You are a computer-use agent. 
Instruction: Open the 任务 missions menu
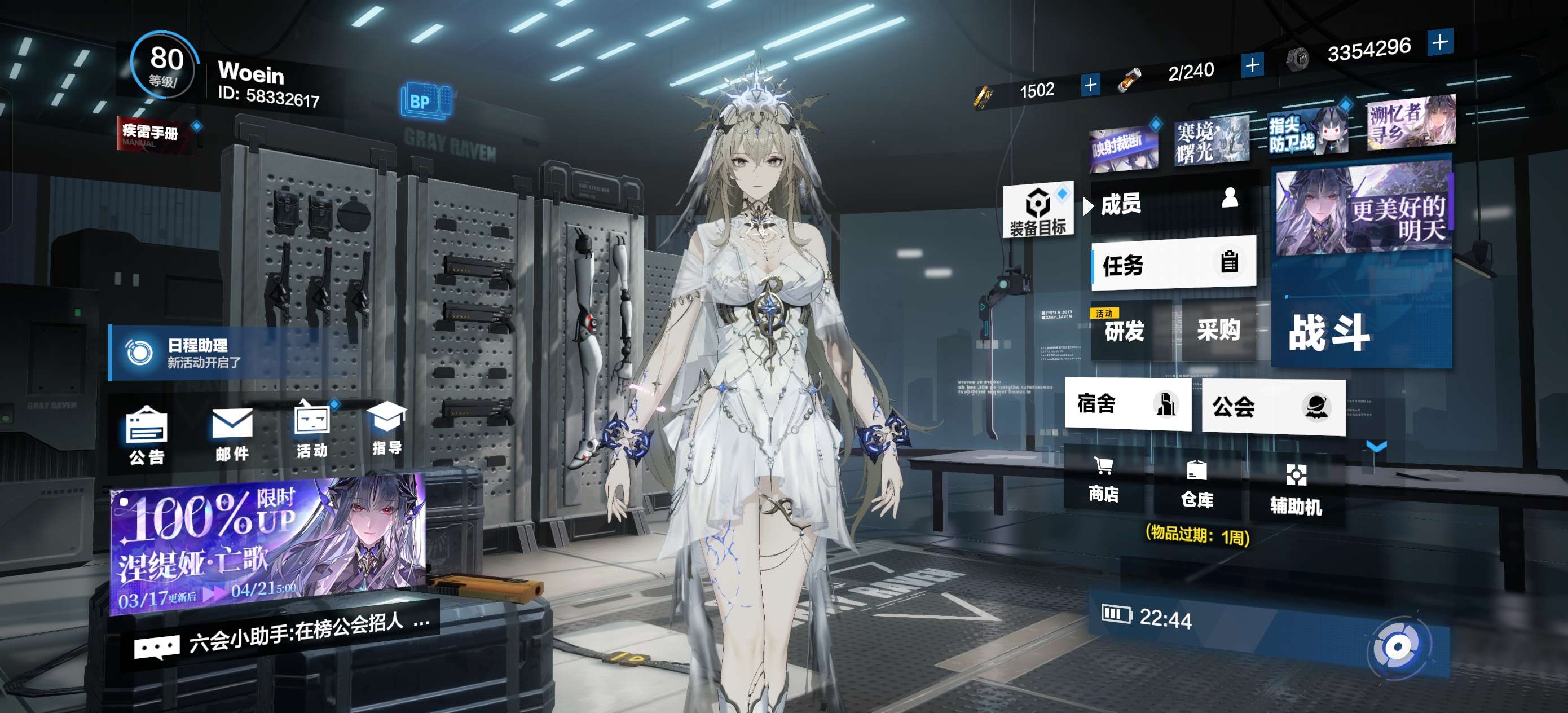point(1173,264)
